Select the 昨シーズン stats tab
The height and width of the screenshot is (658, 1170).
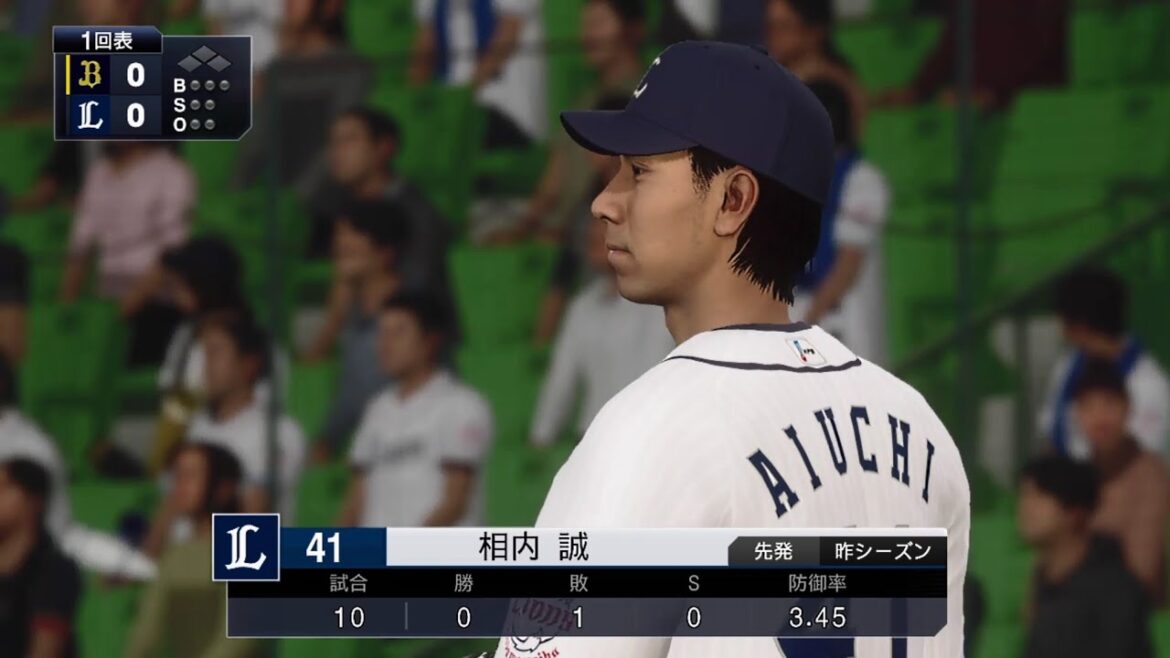[x=881, y=551]
